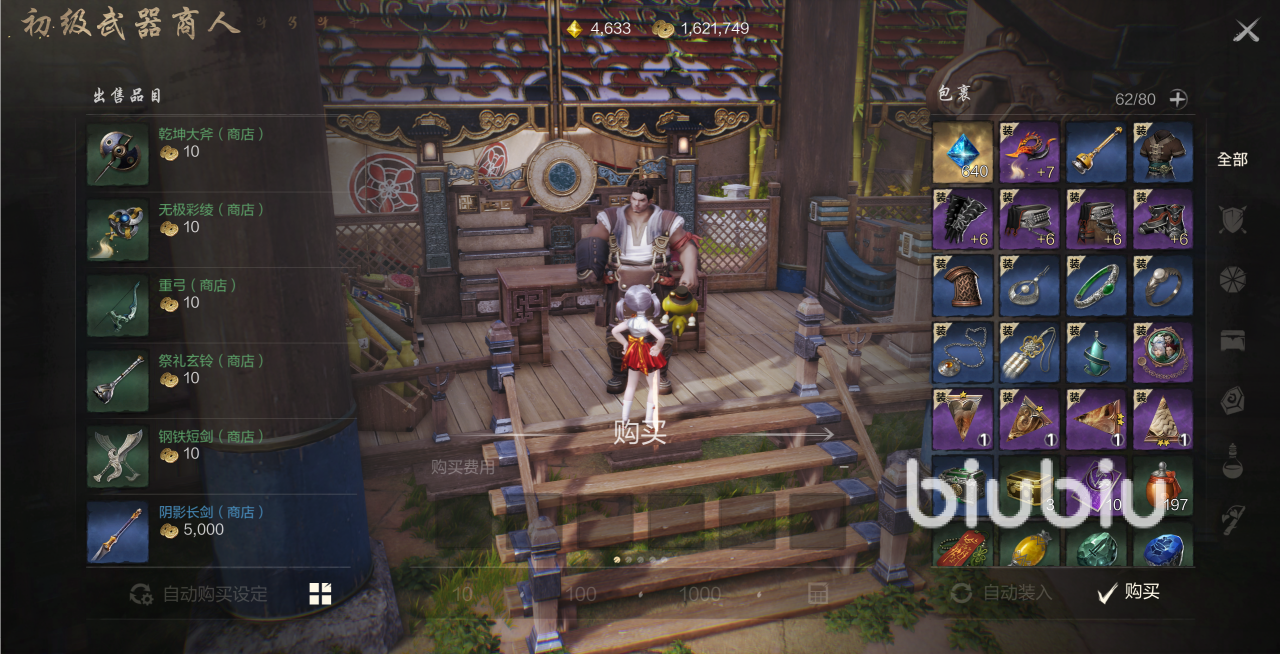Confirm with the 购买 checkmark button
The image size is (1280, 654).
tap(1129, 592)
